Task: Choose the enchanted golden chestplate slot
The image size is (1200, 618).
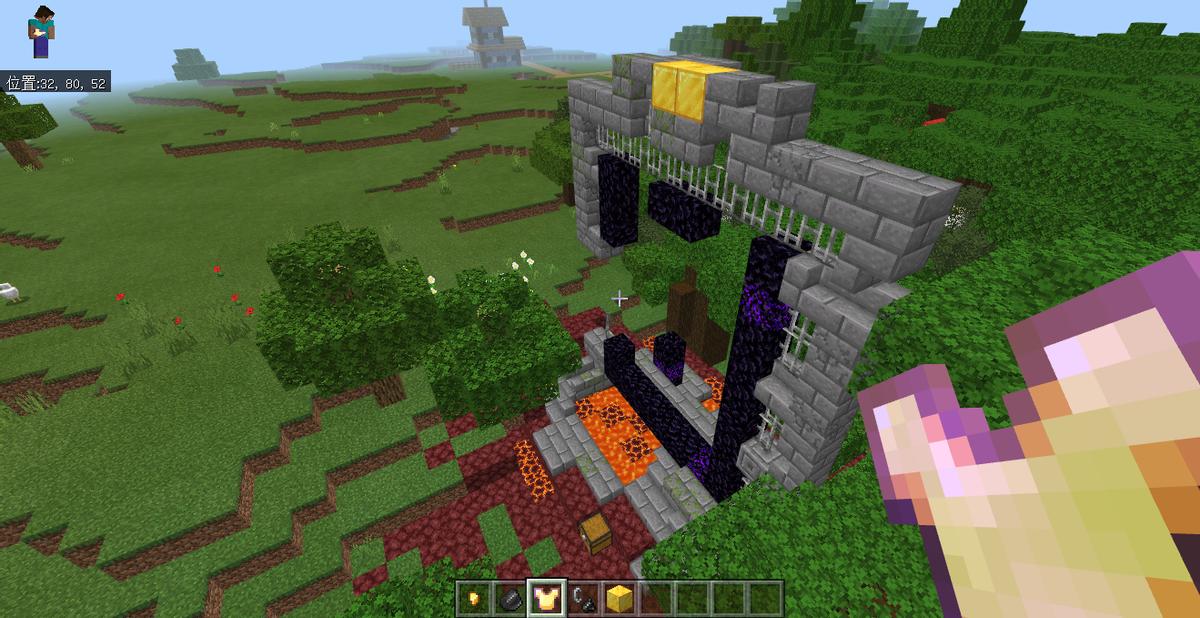Action: 547,598
